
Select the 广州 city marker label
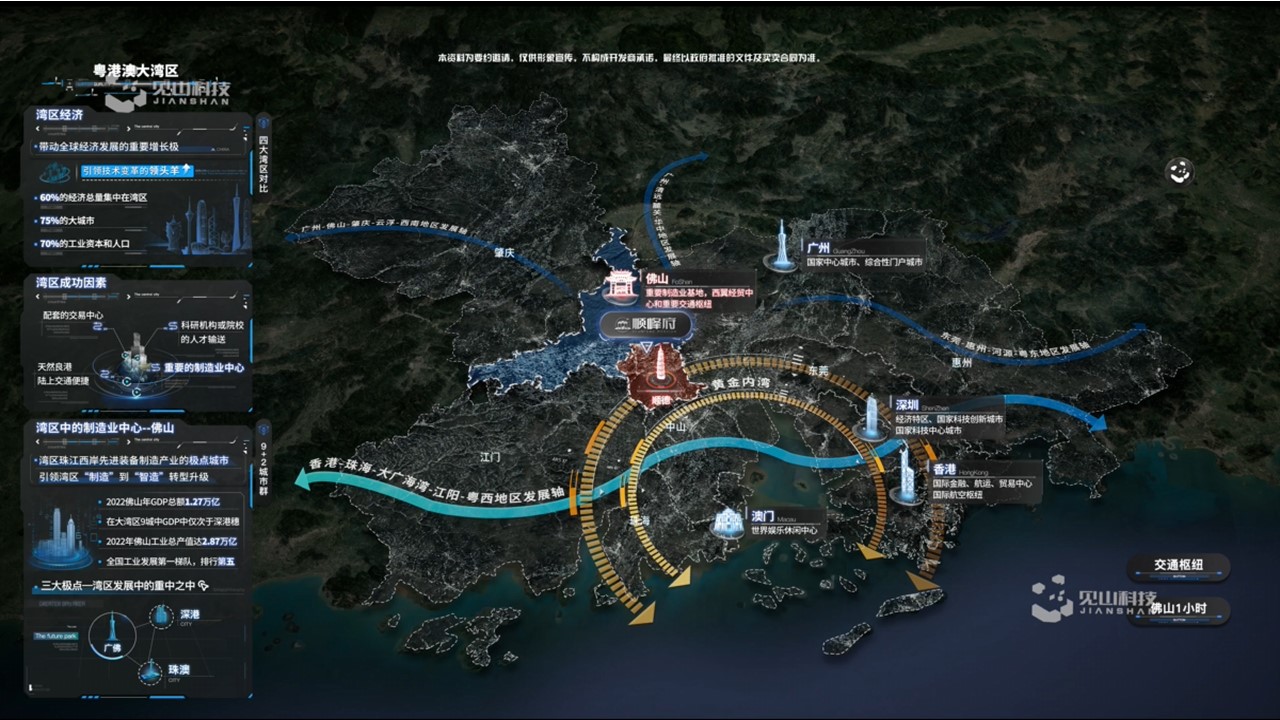818,247
